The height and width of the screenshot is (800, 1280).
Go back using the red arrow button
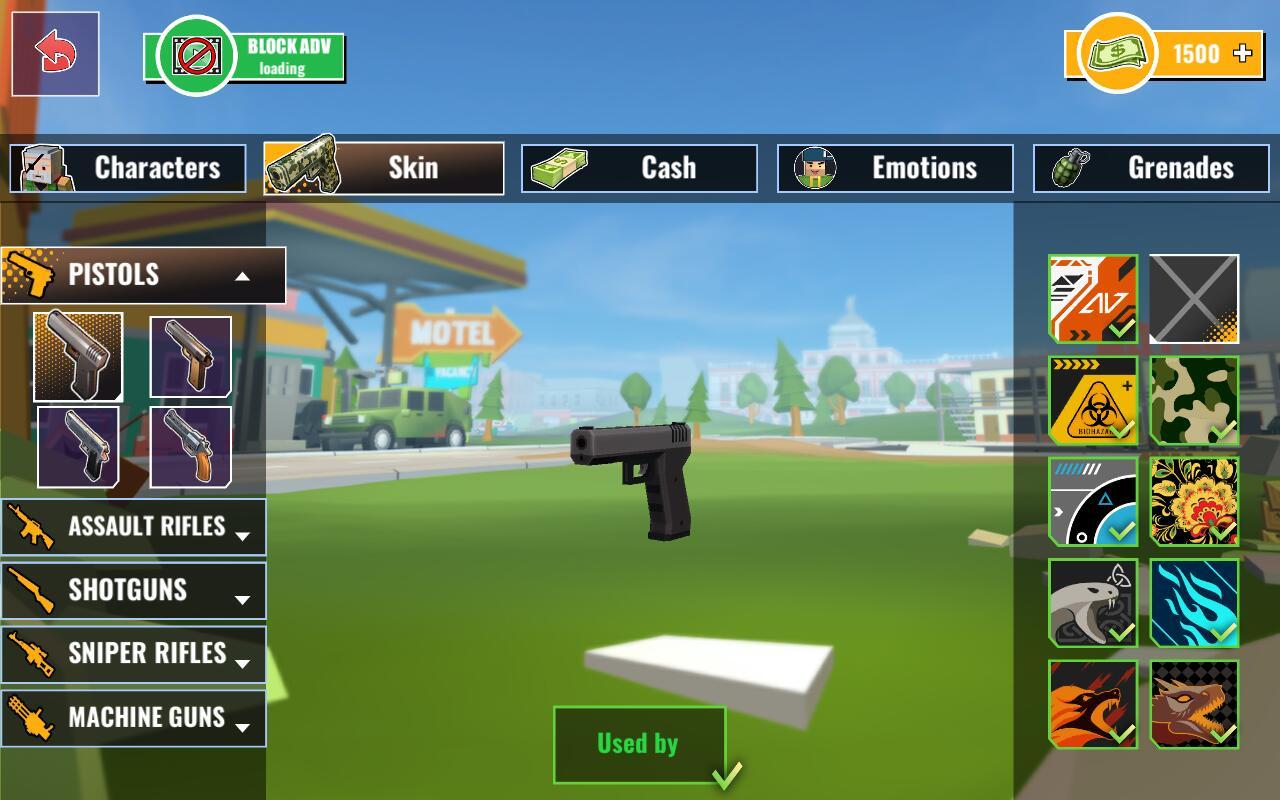click(55, 54)
